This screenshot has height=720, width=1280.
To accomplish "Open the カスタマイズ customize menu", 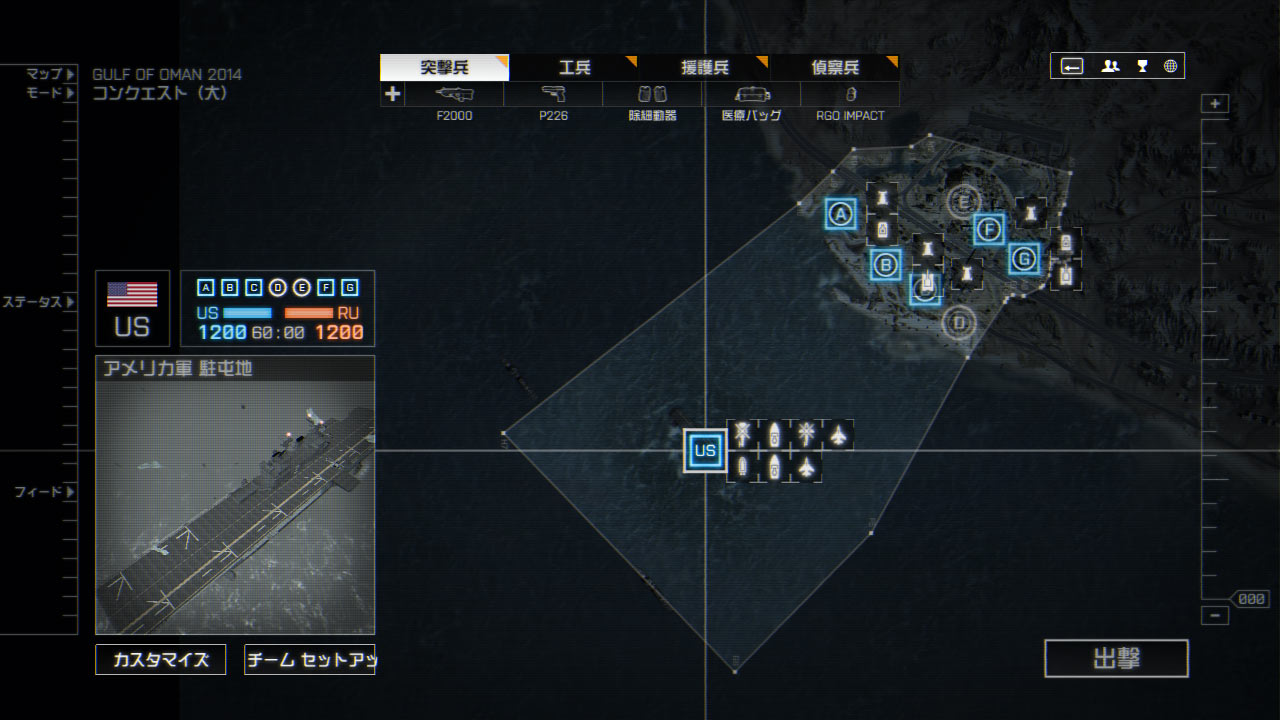I will [161, 660].
